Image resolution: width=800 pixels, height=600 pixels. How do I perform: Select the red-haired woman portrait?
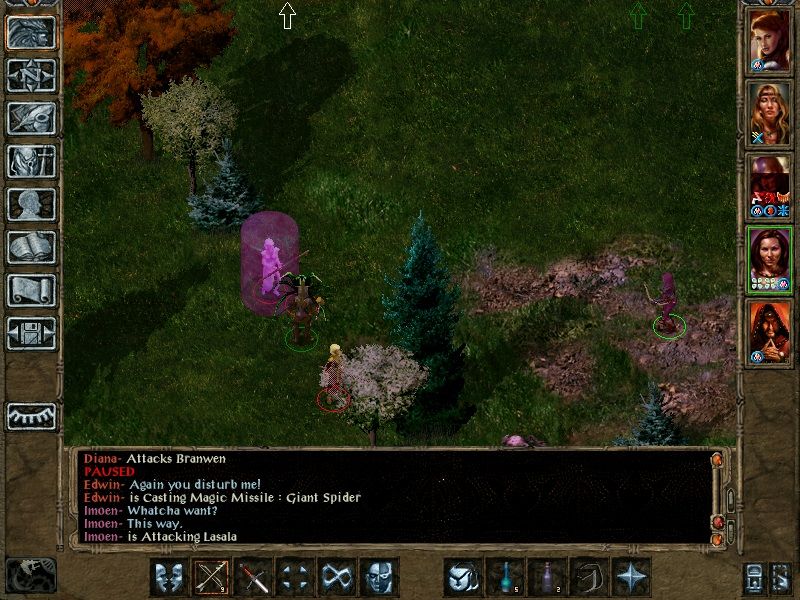769,41
